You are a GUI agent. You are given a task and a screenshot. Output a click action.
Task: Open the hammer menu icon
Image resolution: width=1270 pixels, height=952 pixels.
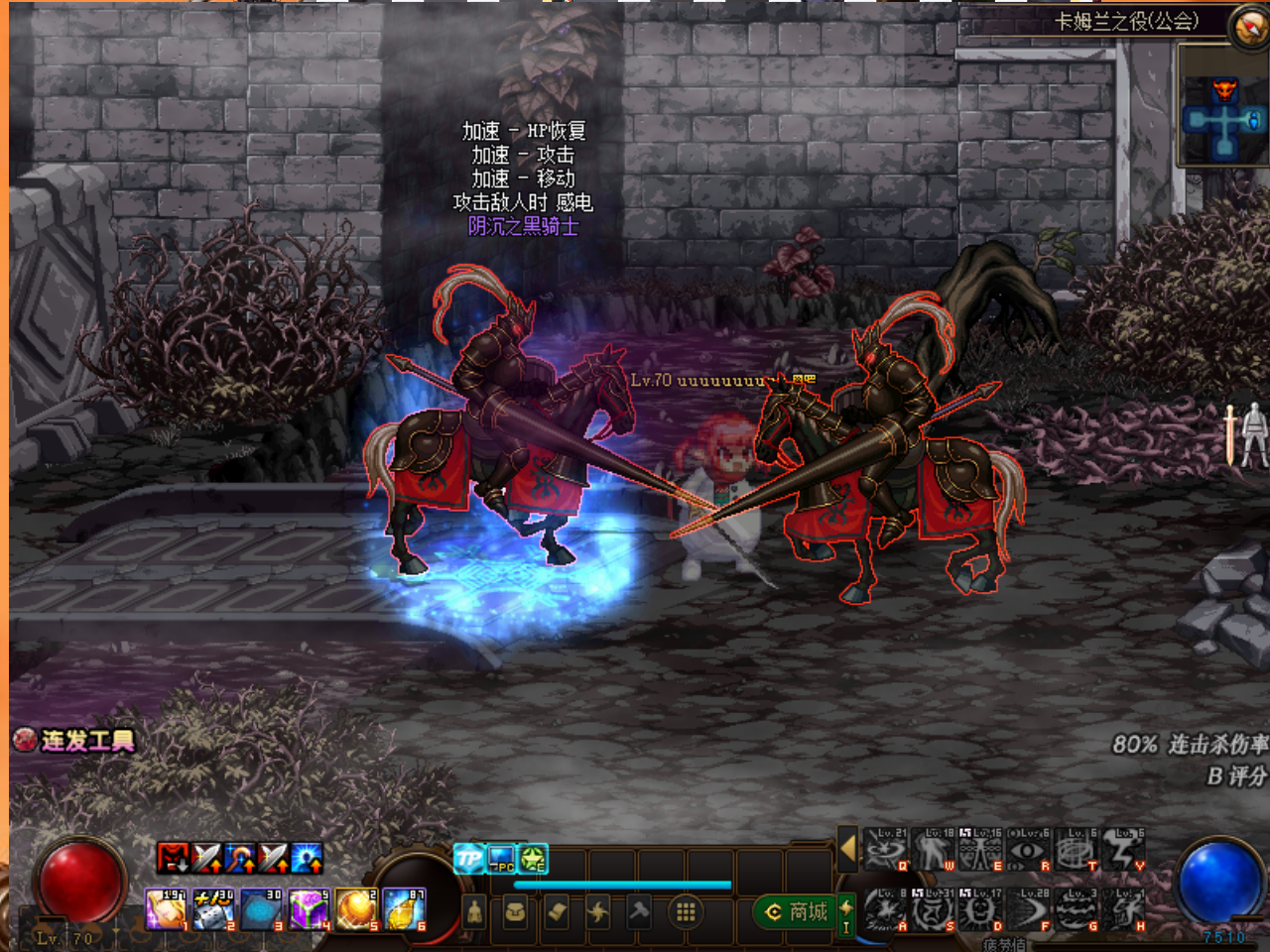(640, 911)
